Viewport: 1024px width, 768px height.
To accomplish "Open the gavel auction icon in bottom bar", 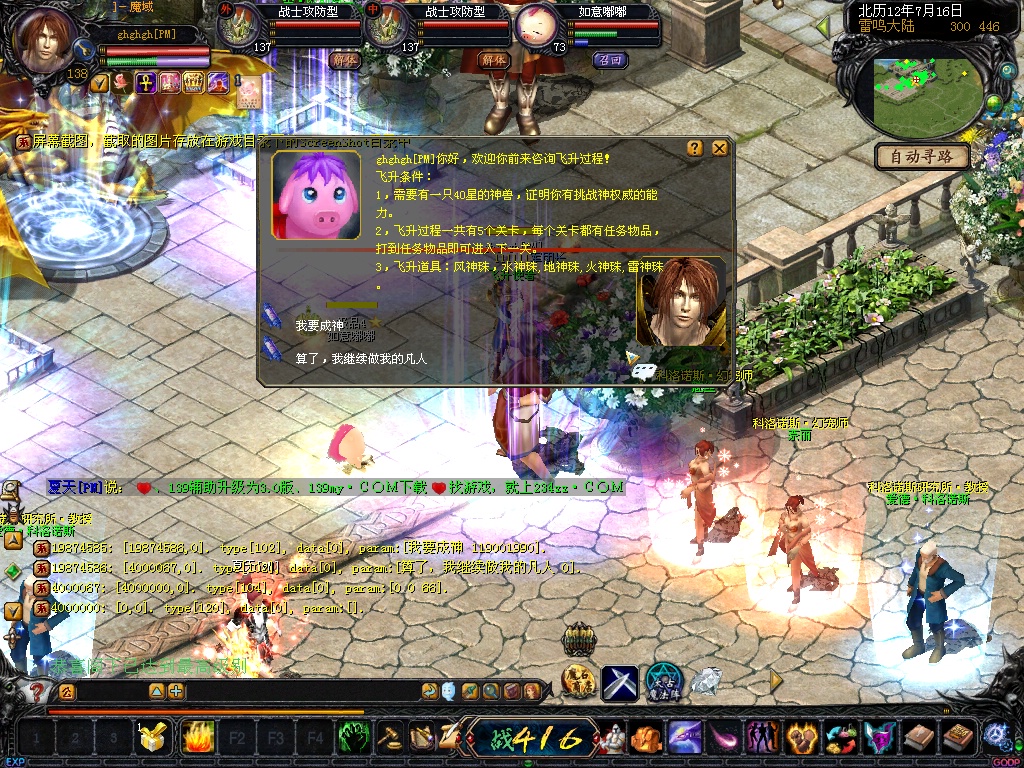I will click(389, 739).
